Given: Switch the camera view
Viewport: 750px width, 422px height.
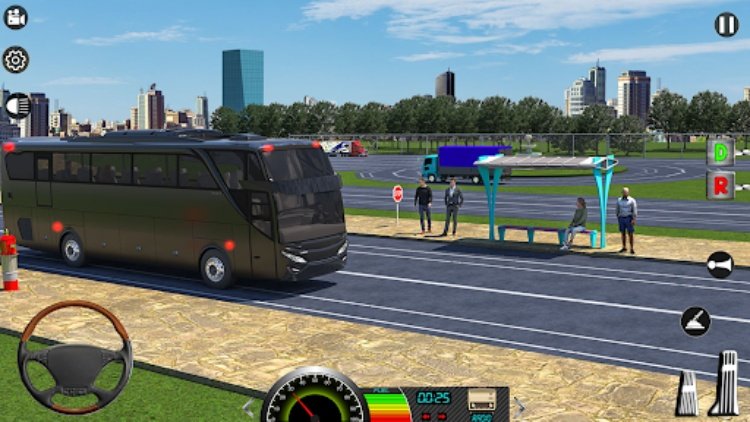Looking at the screenshot, I should pyautogui.click(x=15, y=17).
